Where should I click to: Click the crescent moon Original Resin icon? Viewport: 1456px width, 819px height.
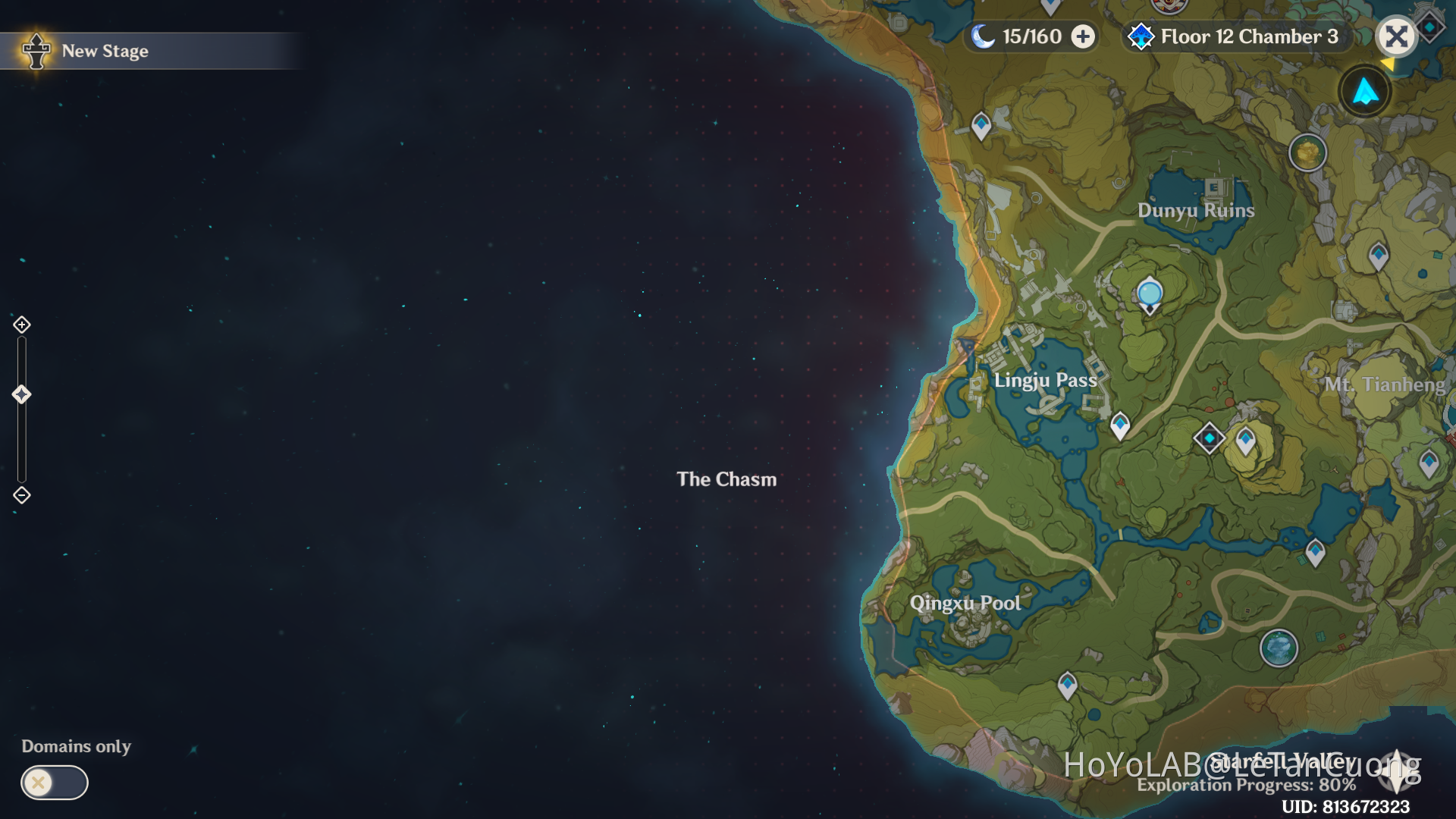pyautogui.click(x=982, y=36)
